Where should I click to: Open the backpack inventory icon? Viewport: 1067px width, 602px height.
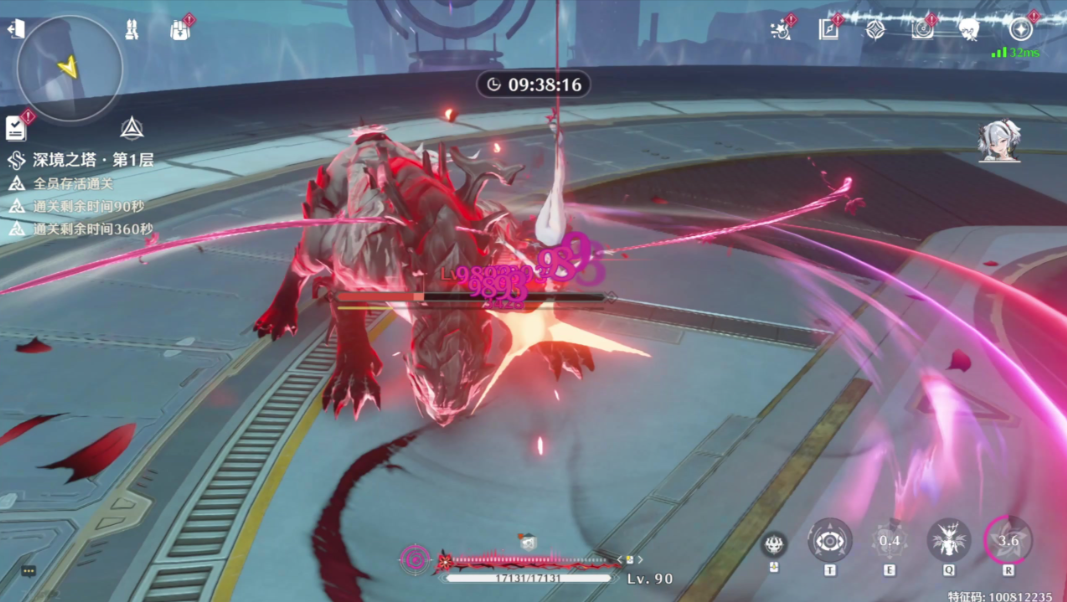180,30
